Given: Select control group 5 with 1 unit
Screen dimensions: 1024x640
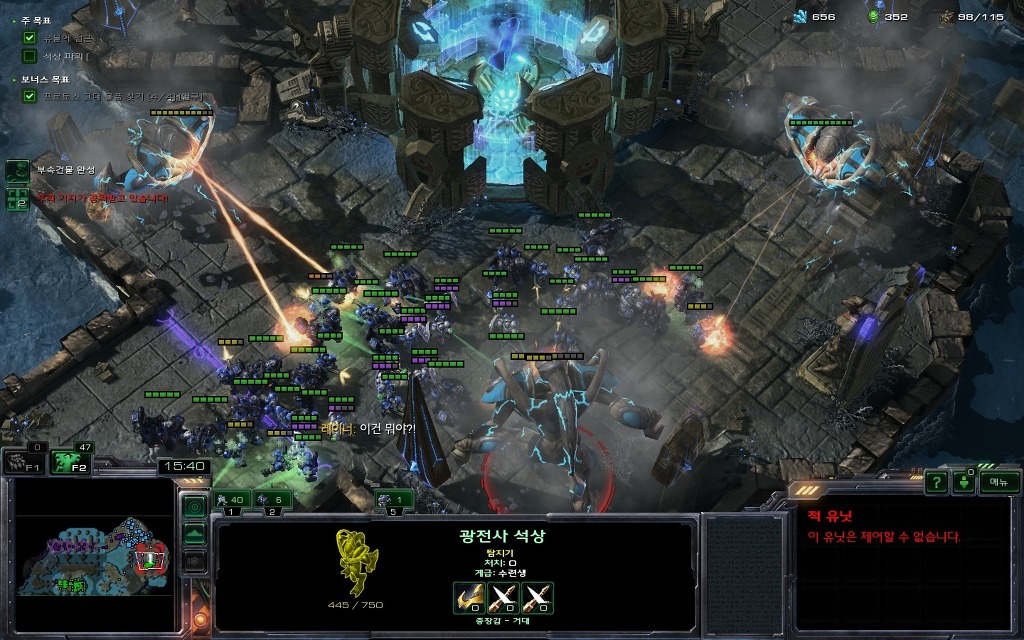Looking at the screenshot, I should pyautogui.click(x=395, y=500).
